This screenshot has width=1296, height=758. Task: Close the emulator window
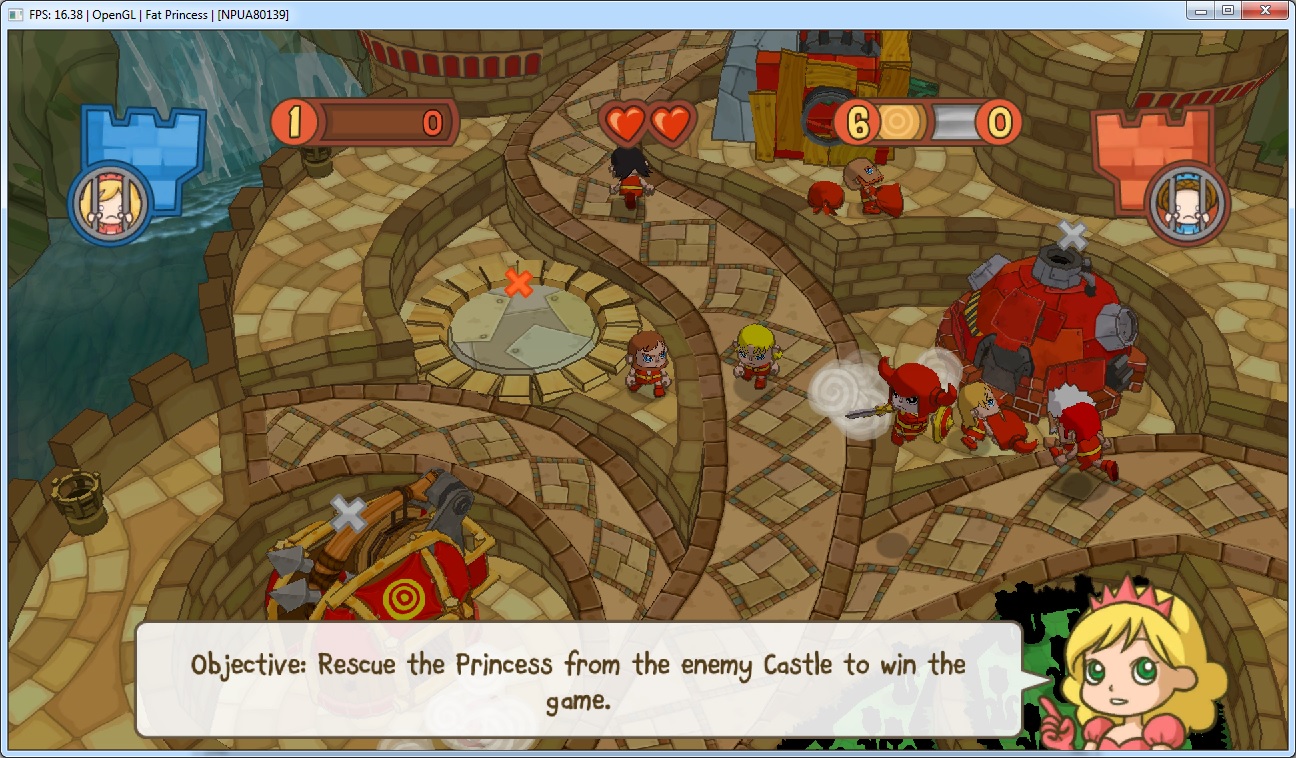(x=1266, y=11)
